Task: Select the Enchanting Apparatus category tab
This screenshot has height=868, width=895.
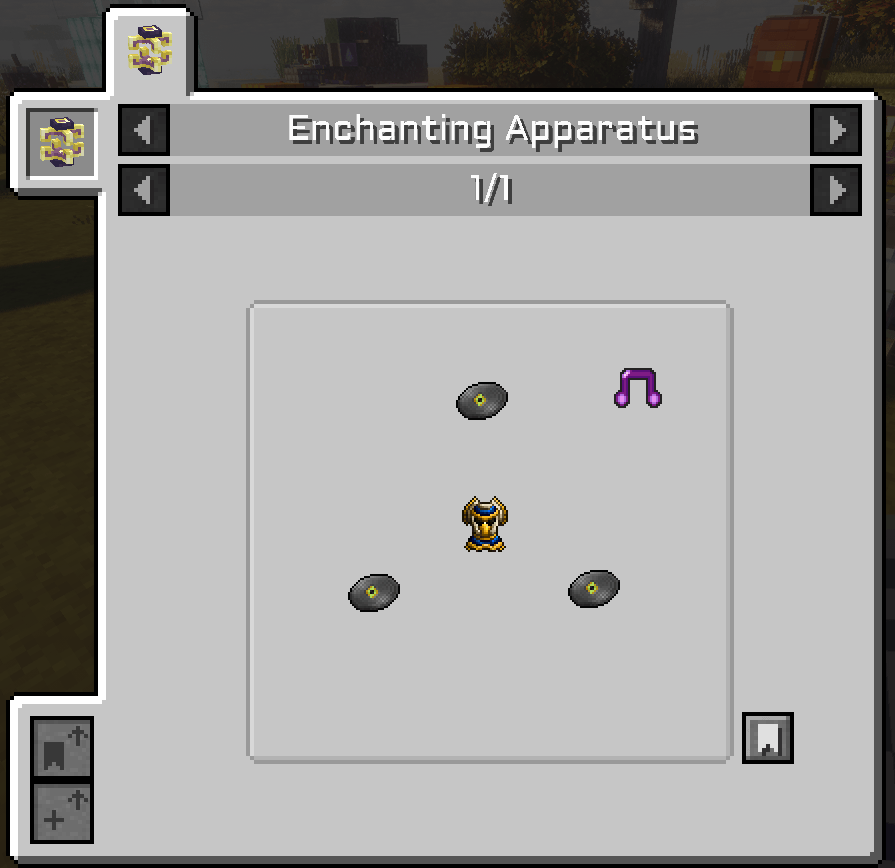Action: [x=150, y=52]
